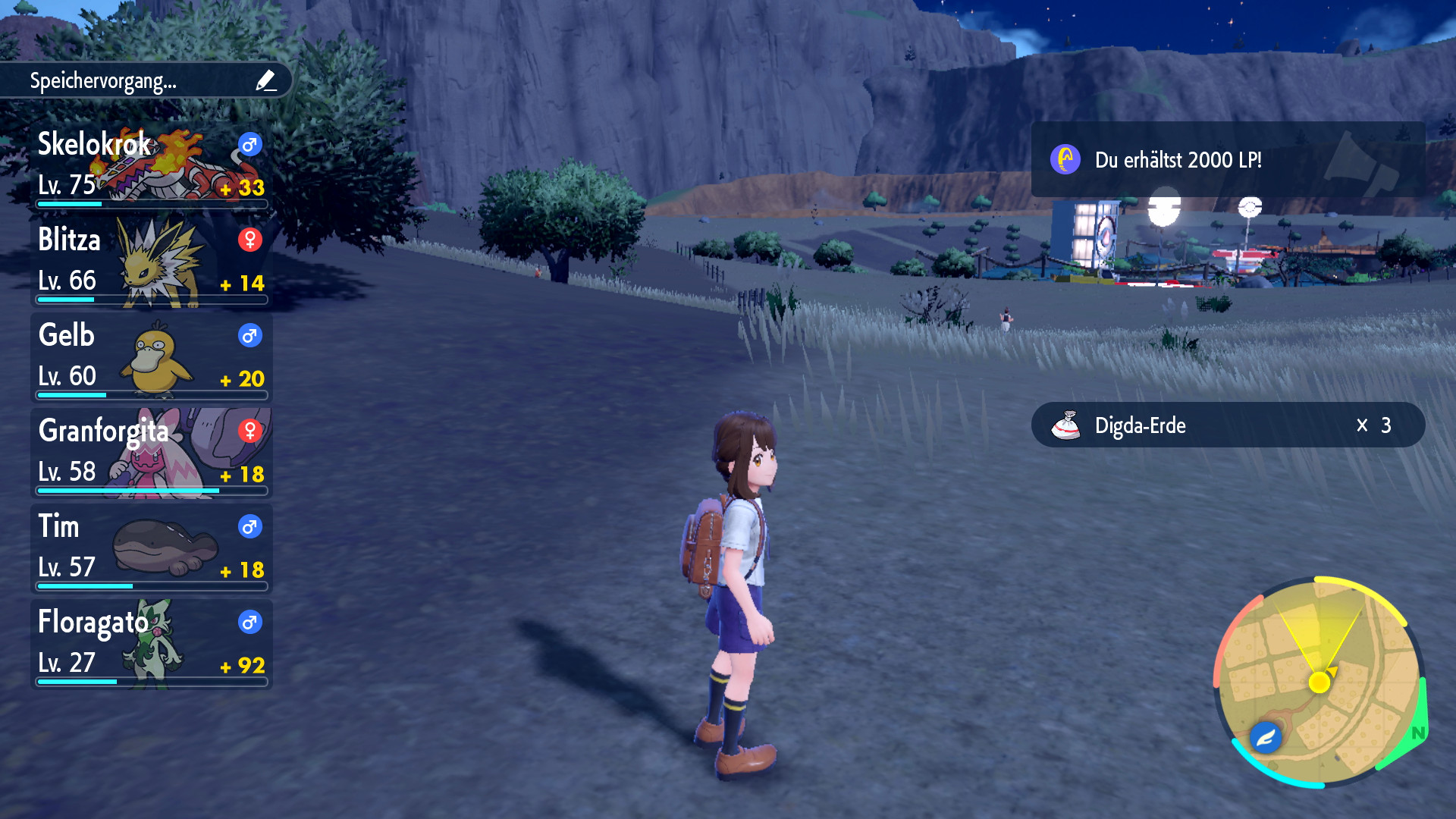1456x819 pixels.
Task: Select Granforgita's party entry
Action: click(x=152, y=453)
